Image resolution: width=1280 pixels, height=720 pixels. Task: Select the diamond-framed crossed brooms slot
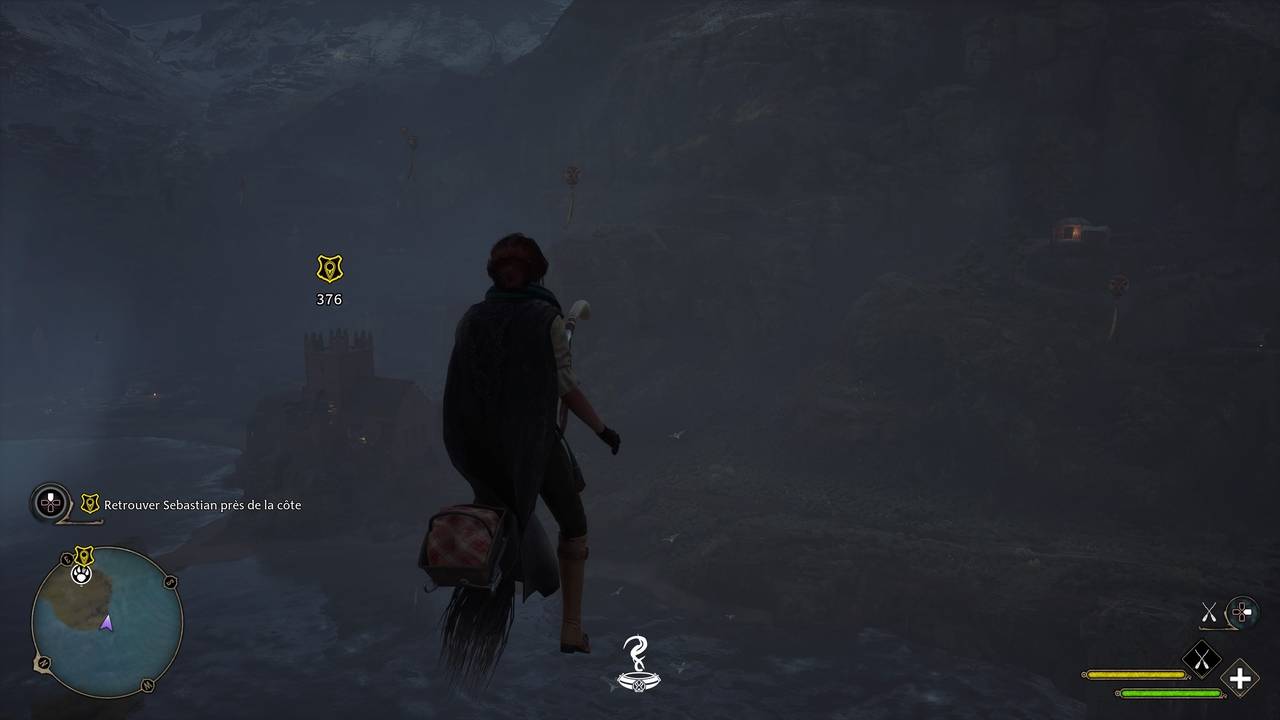coord(1201,657)
